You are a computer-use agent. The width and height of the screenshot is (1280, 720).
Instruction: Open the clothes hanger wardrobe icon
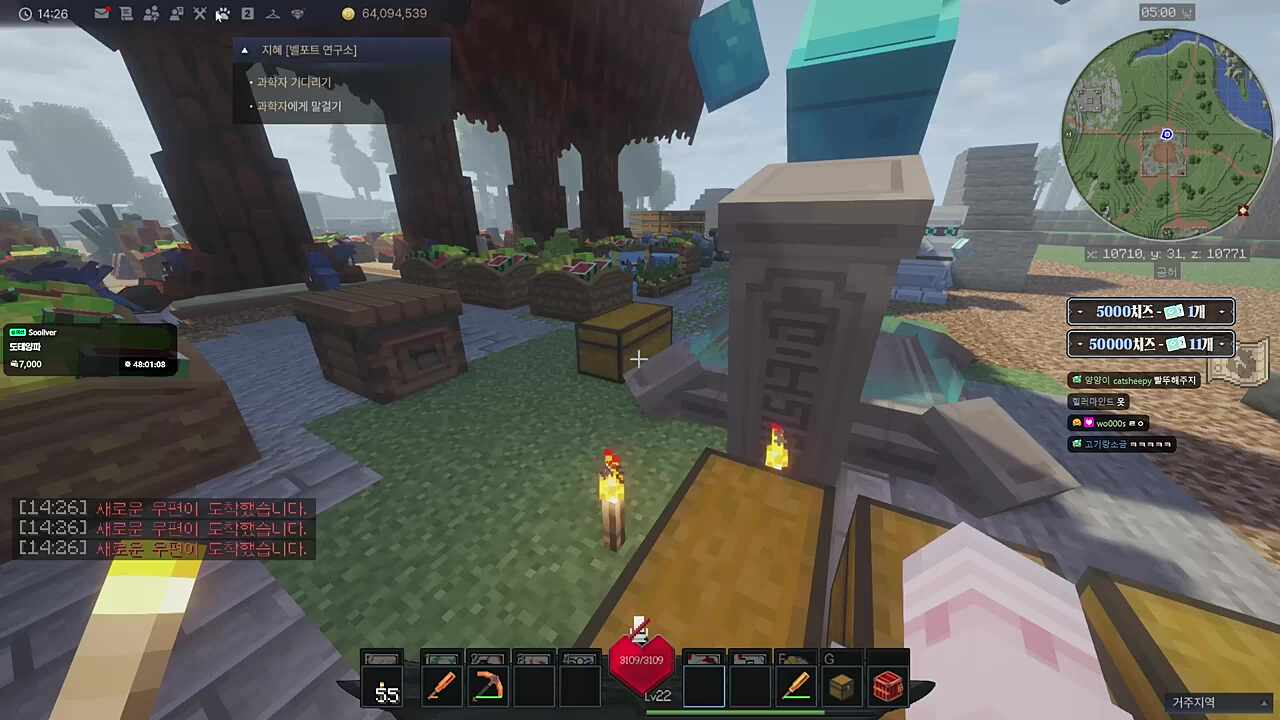coord(272,14)
